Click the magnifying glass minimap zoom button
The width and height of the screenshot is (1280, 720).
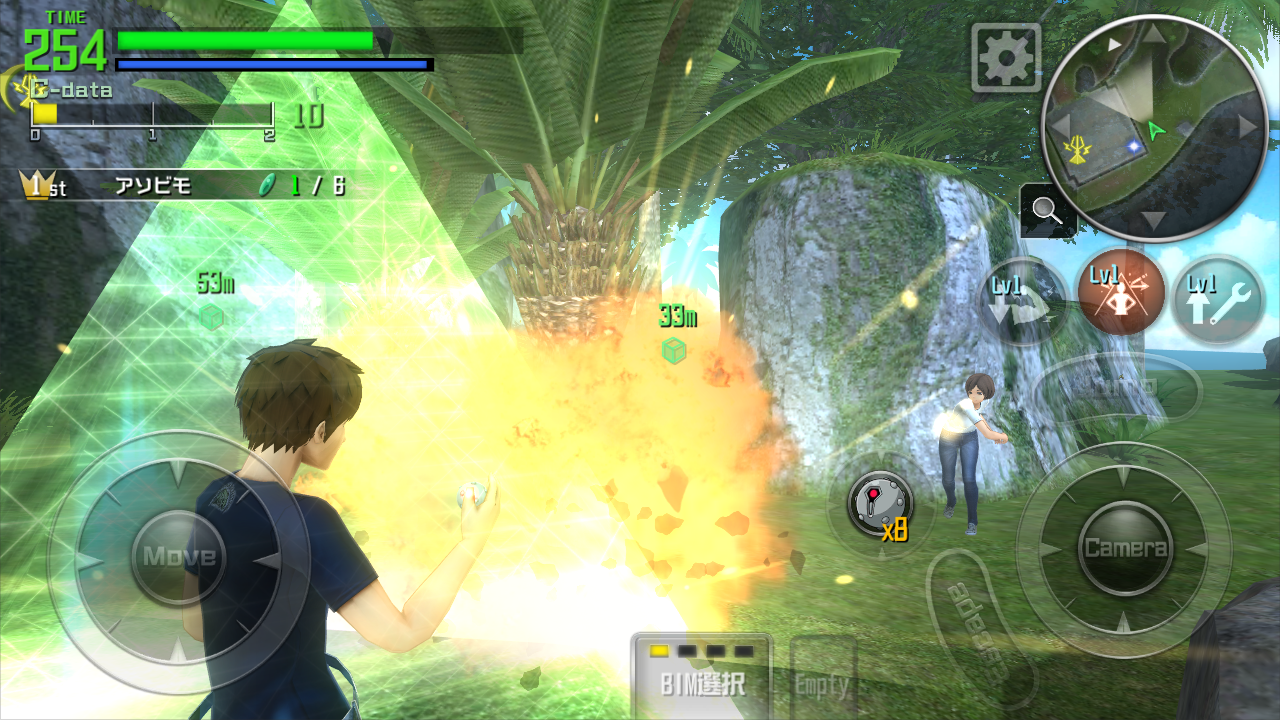tap(1047, 211)
